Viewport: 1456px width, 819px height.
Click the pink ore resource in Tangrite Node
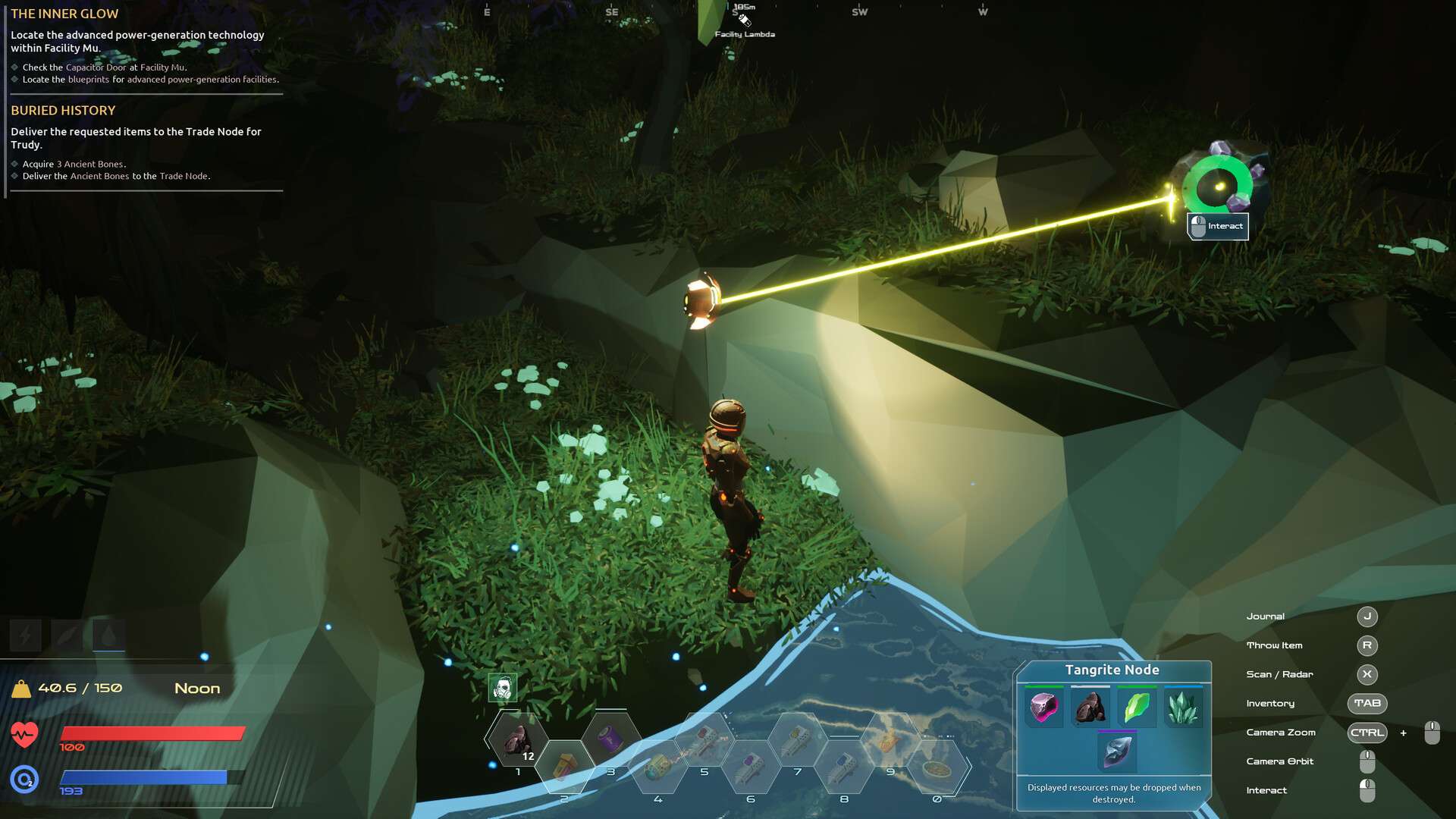pyautogui.click(x=1043, y=708)
